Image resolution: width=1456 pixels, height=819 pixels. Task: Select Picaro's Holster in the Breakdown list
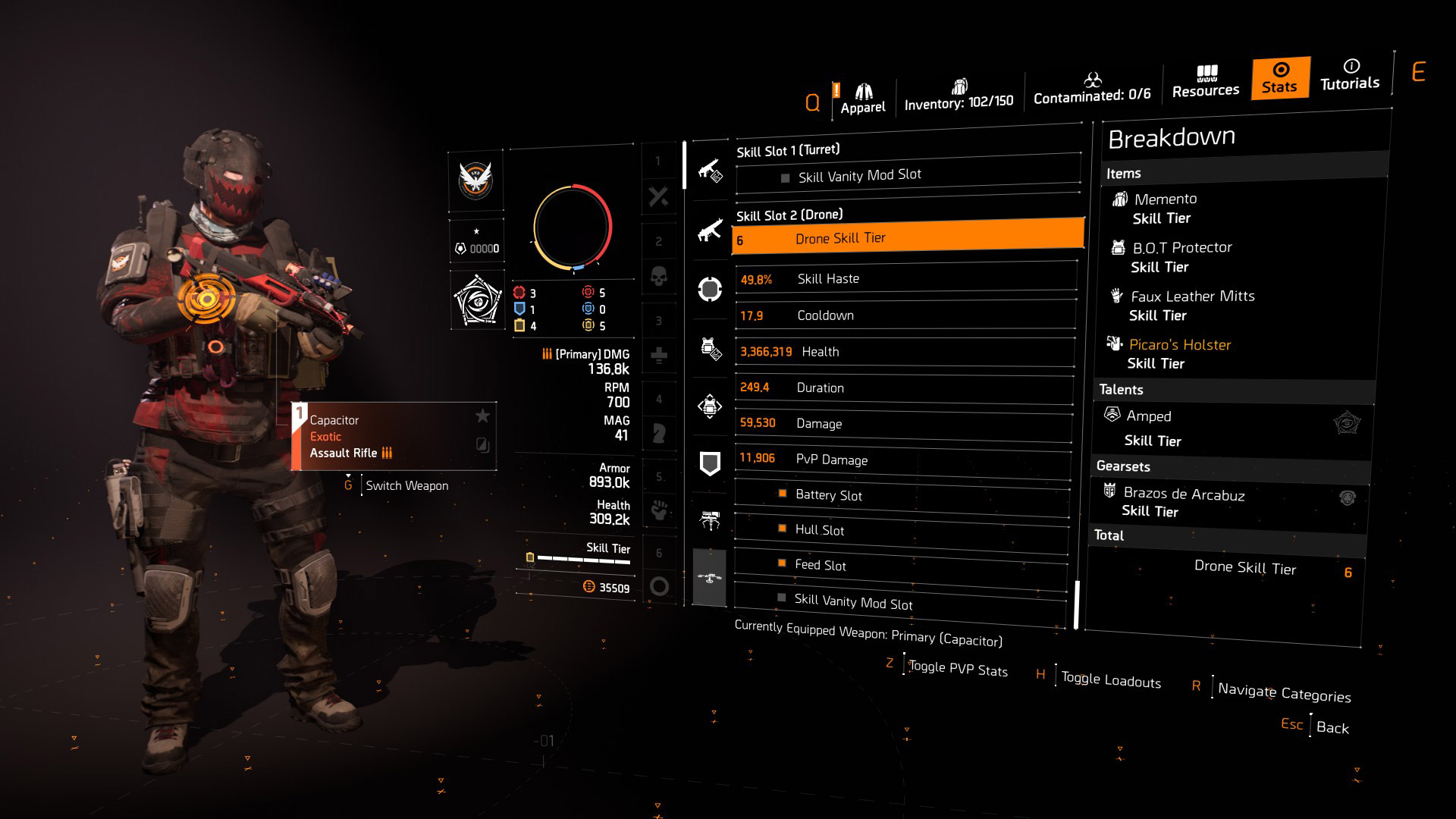[x=1180, y=344]
